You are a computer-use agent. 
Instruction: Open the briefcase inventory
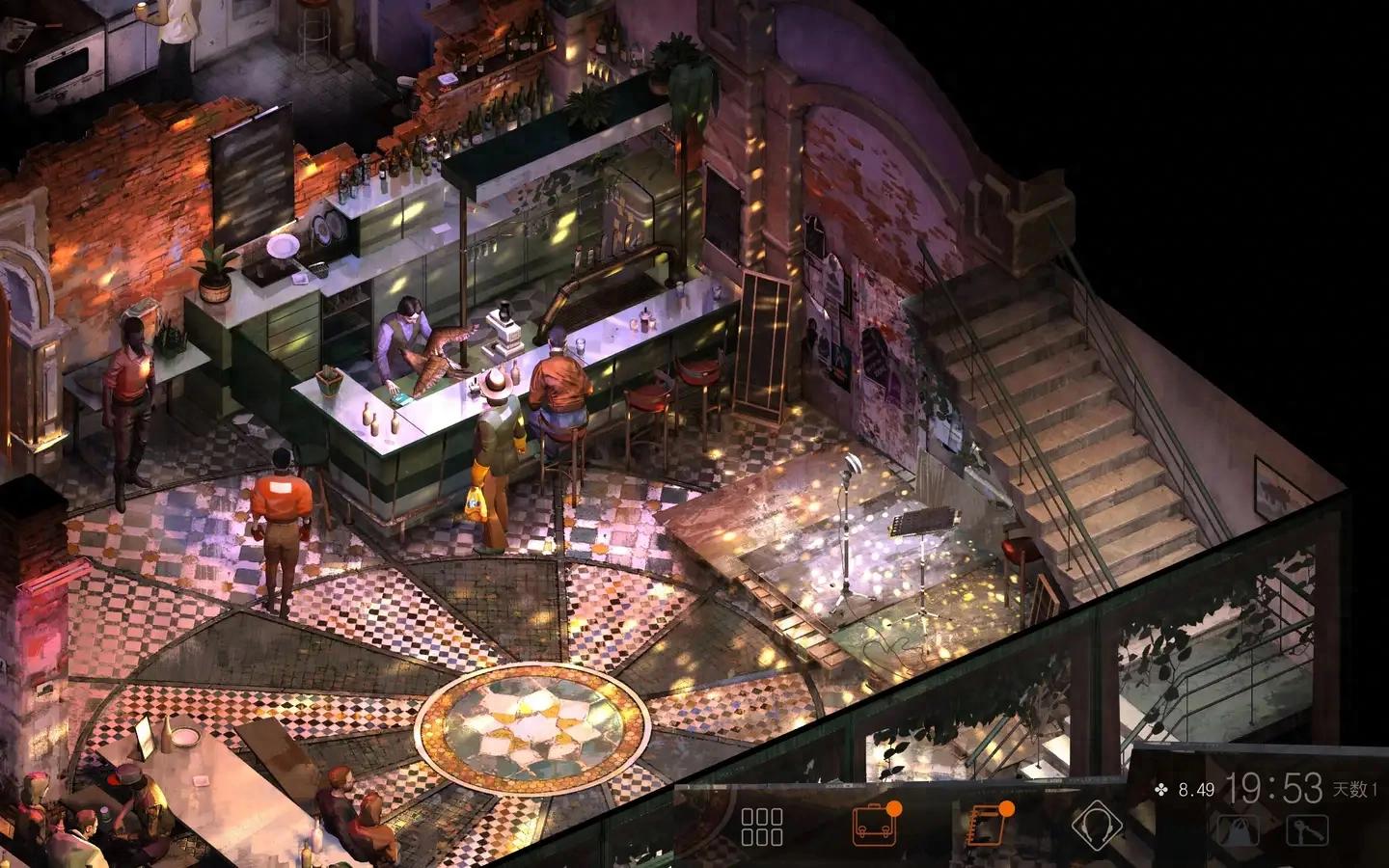click(875, 827)
